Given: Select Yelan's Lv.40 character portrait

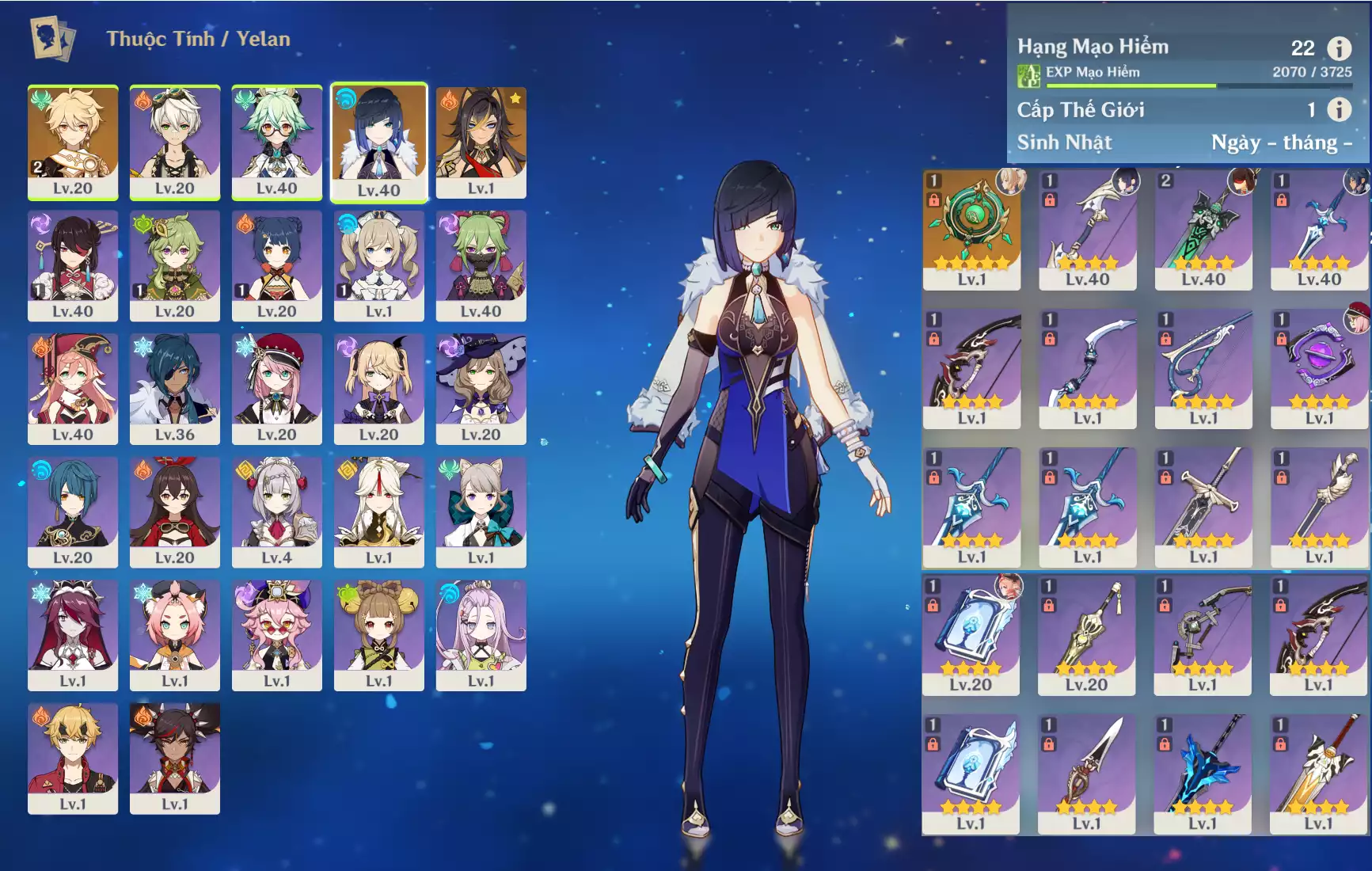Looking at the screenshot, I should 378,143.
